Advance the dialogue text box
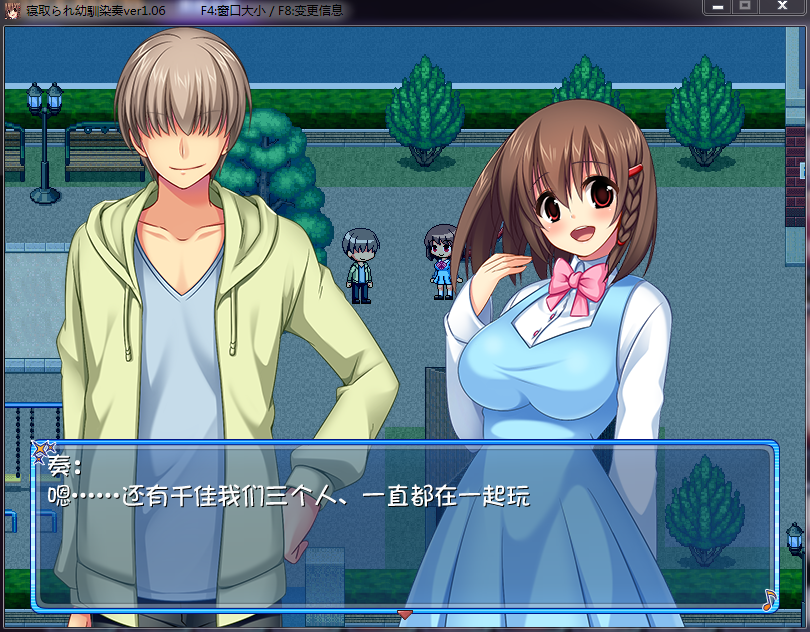The image size is (810, 632). pos(404,526)
